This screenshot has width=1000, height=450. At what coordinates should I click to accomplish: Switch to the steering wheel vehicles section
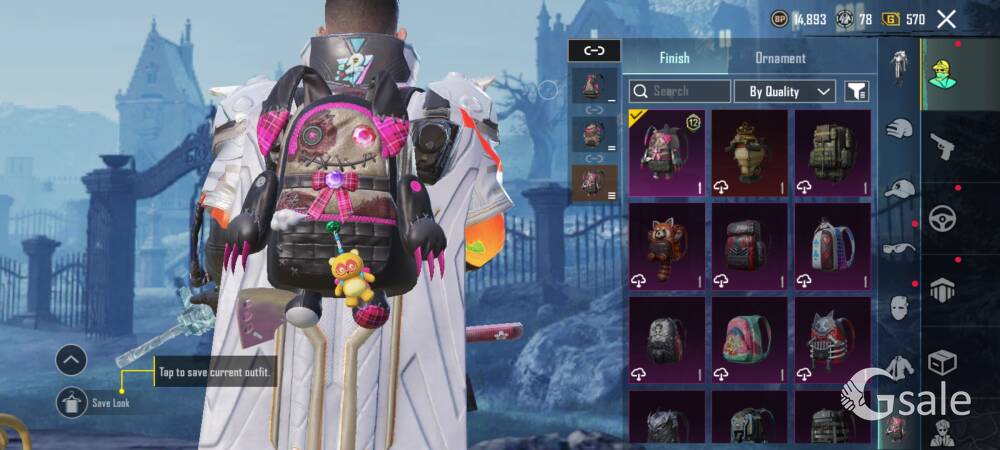click(x=942, y=218)
